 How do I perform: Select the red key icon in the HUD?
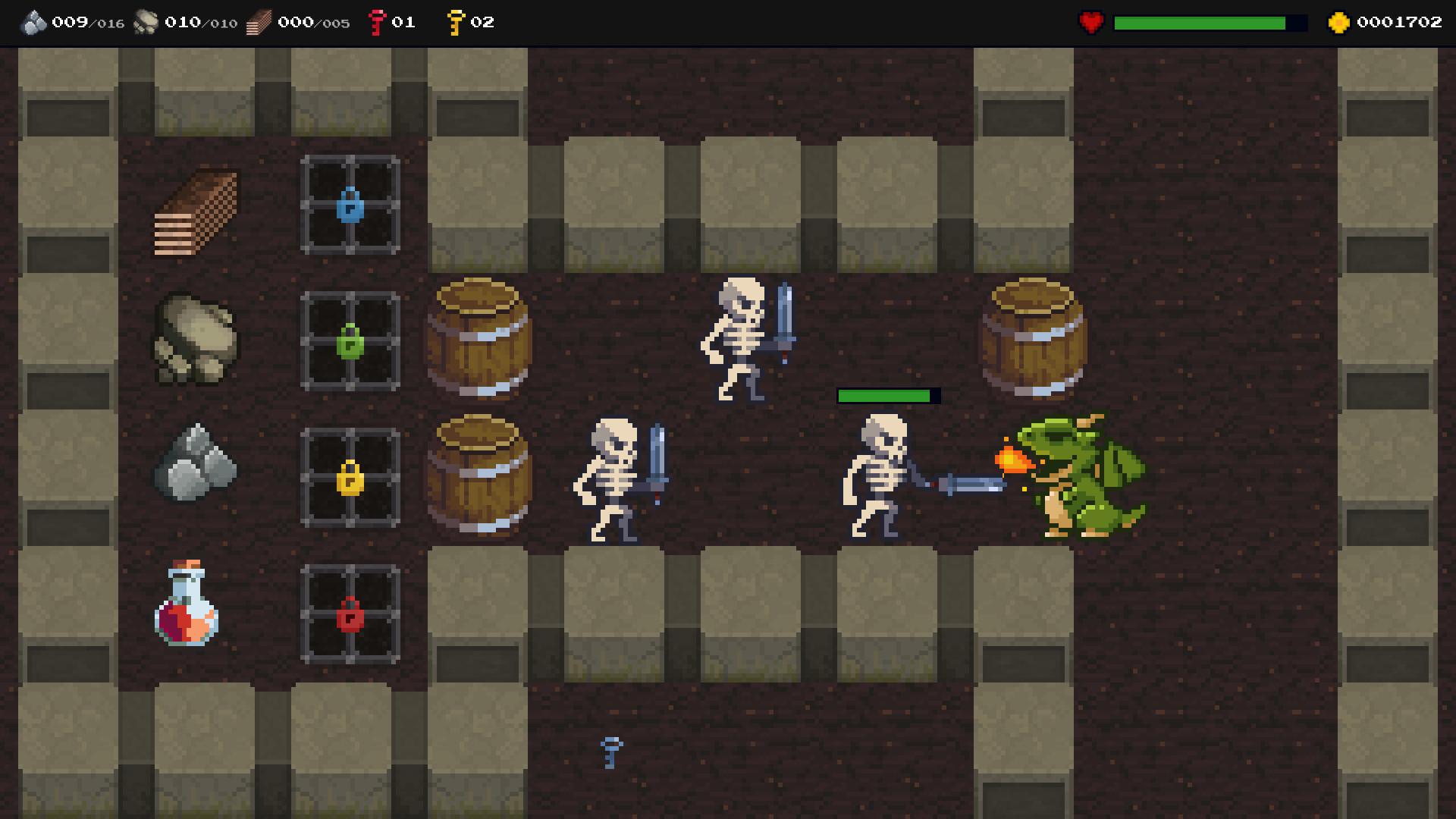pyautogui.click(x=377, y=21)
